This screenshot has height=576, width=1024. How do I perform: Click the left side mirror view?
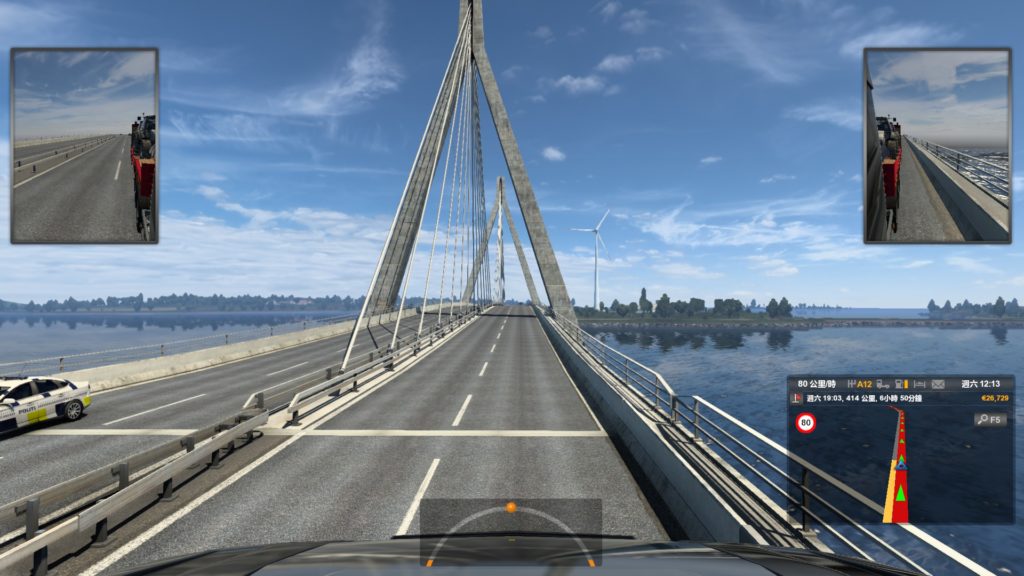pos(84,145)
